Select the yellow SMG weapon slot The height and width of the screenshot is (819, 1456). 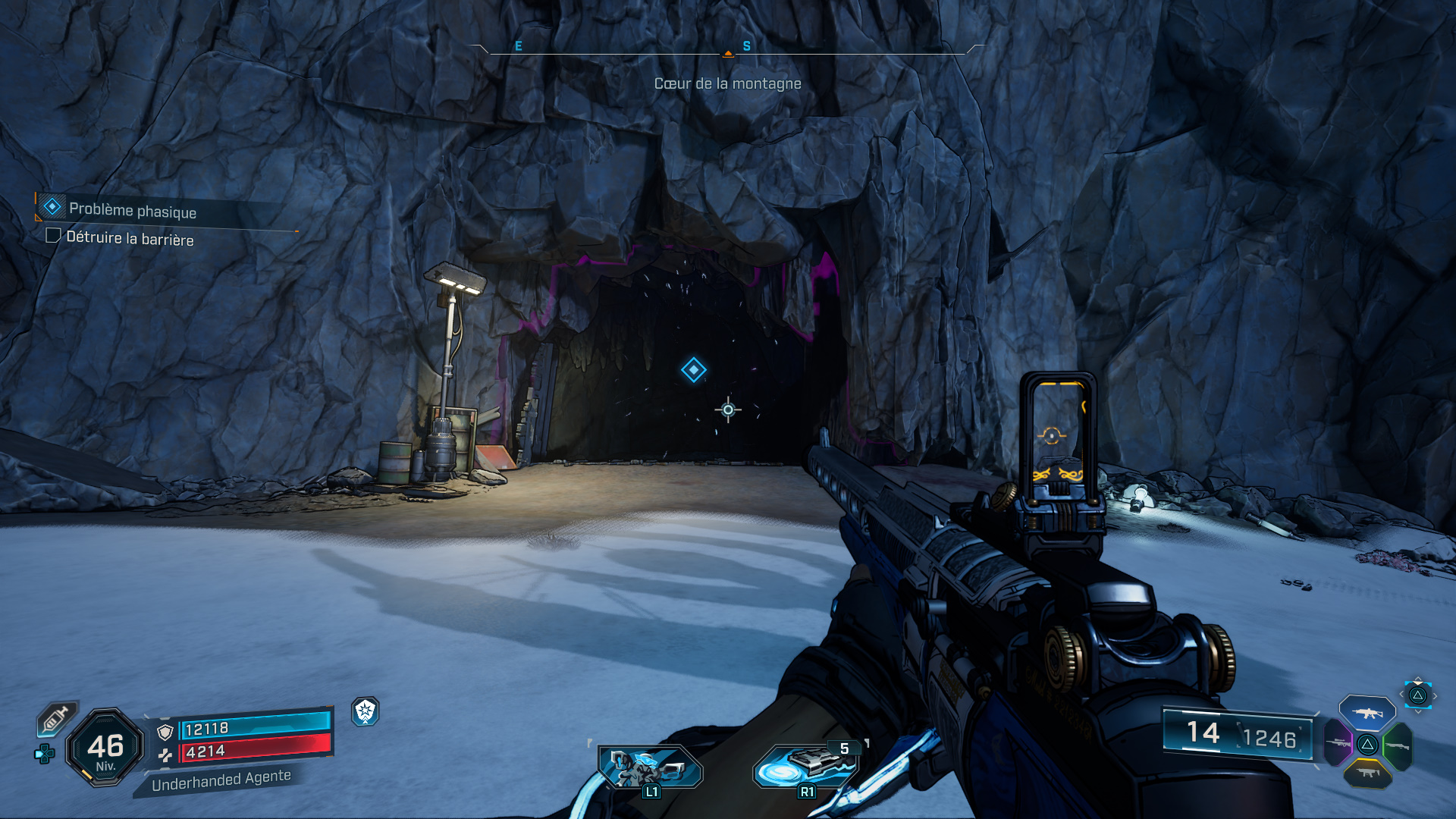(x=1367, y=773)
